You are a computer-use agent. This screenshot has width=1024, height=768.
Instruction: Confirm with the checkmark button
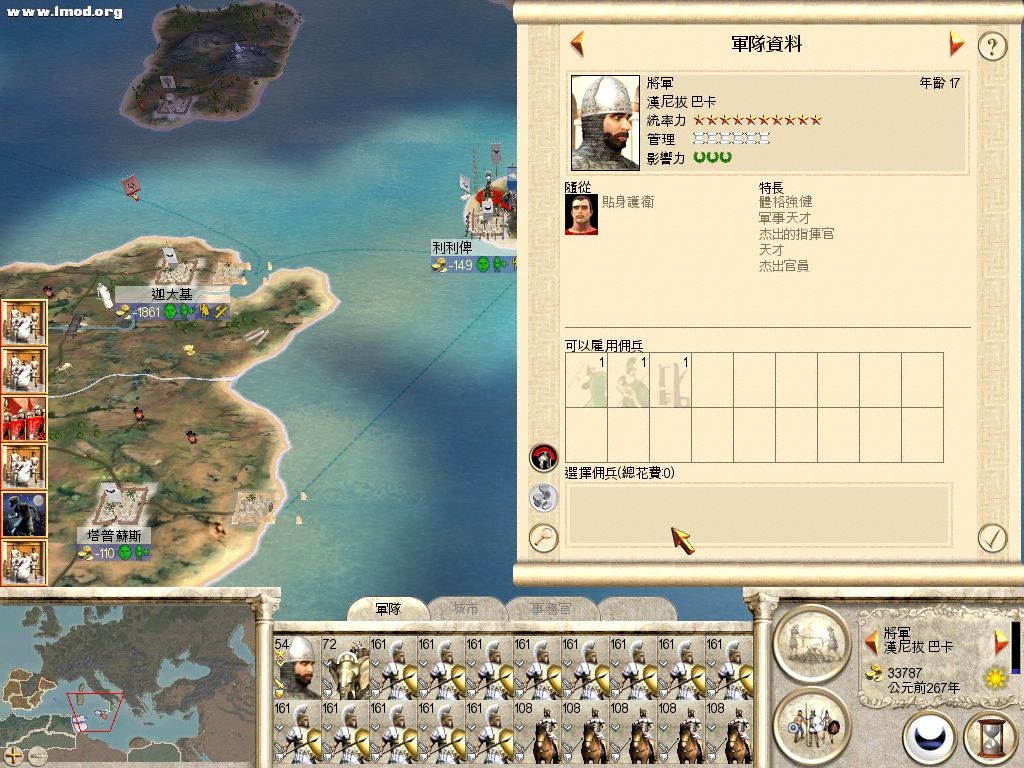(991, 537)
